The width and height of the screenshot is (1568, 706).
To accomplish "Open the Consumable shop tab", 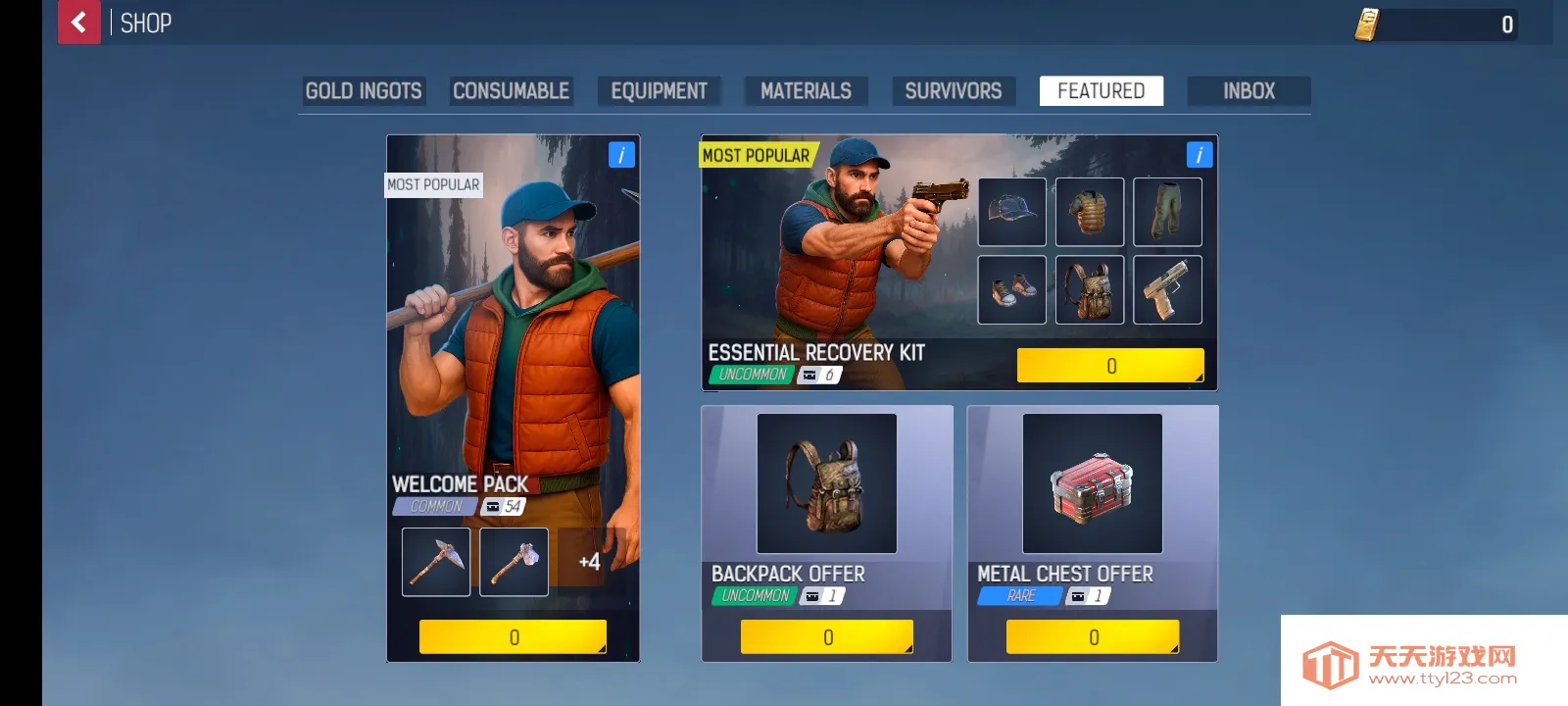I will pyautogui.click(x=511, y=91).
